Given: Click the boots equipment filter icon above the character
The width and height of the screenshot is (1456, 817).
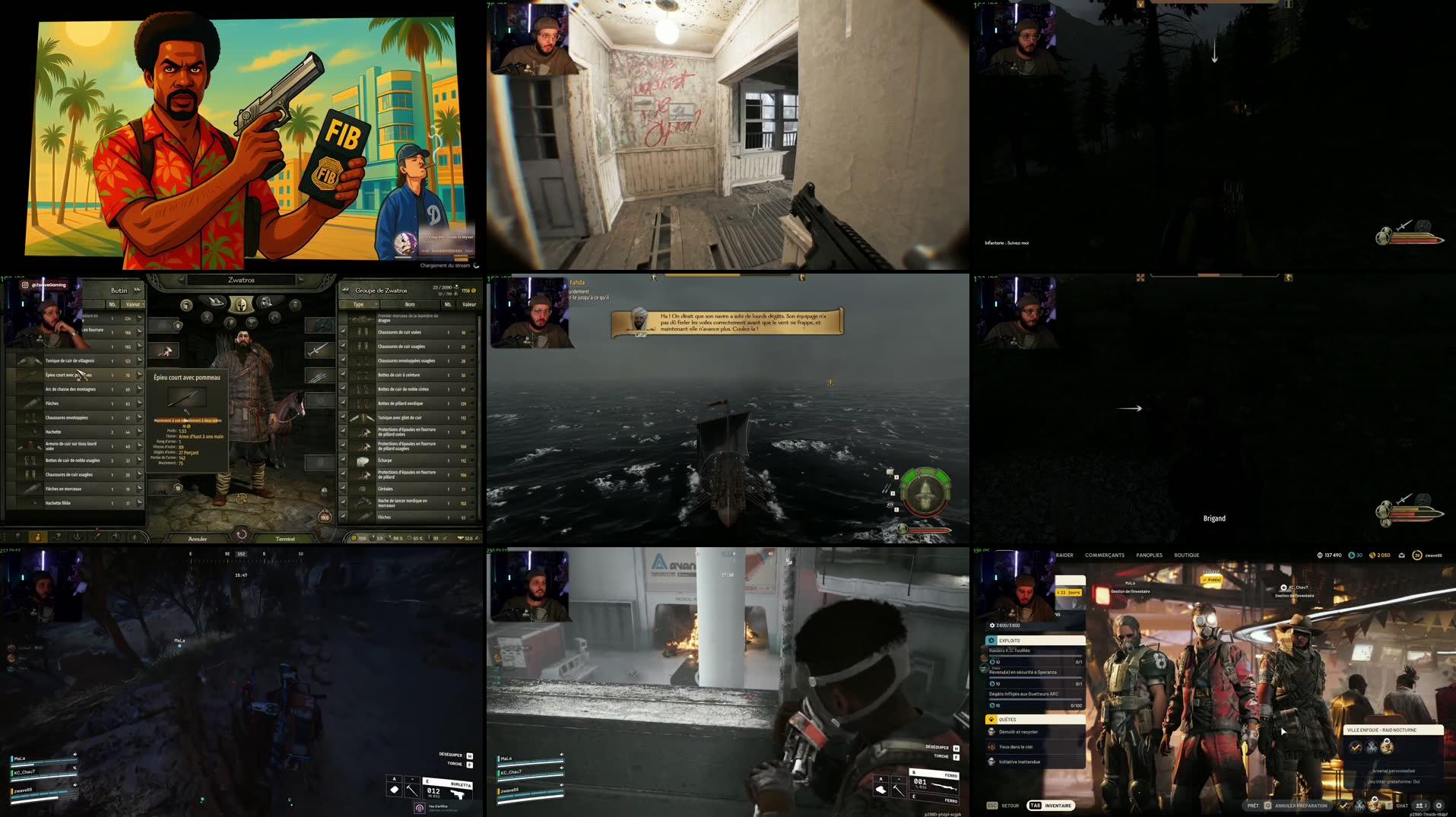Looking at the screenshot, I should tap(217, 303).
